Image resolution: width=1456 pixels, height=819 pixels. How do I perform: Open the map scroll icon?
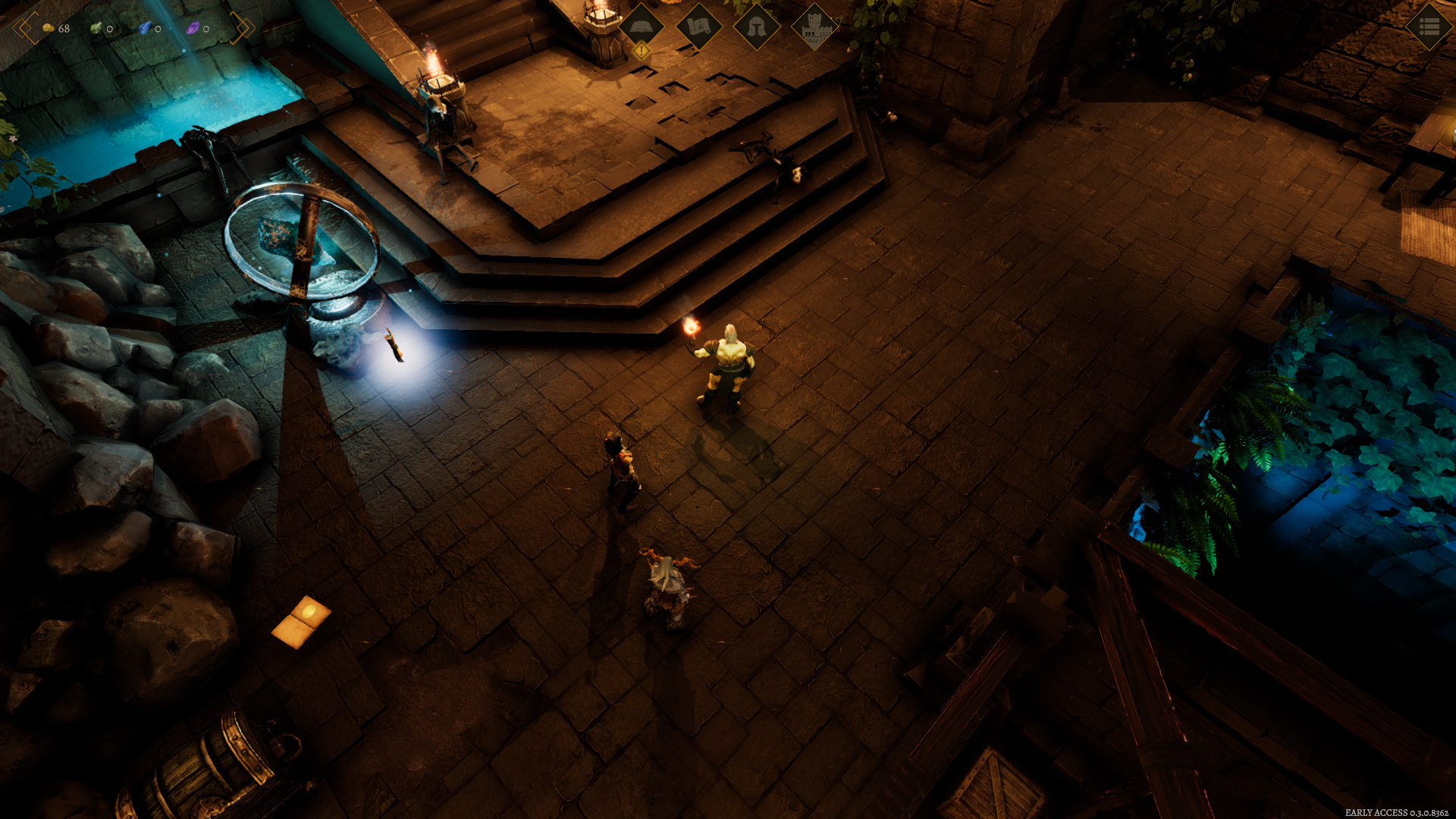[x=698, y=26]
